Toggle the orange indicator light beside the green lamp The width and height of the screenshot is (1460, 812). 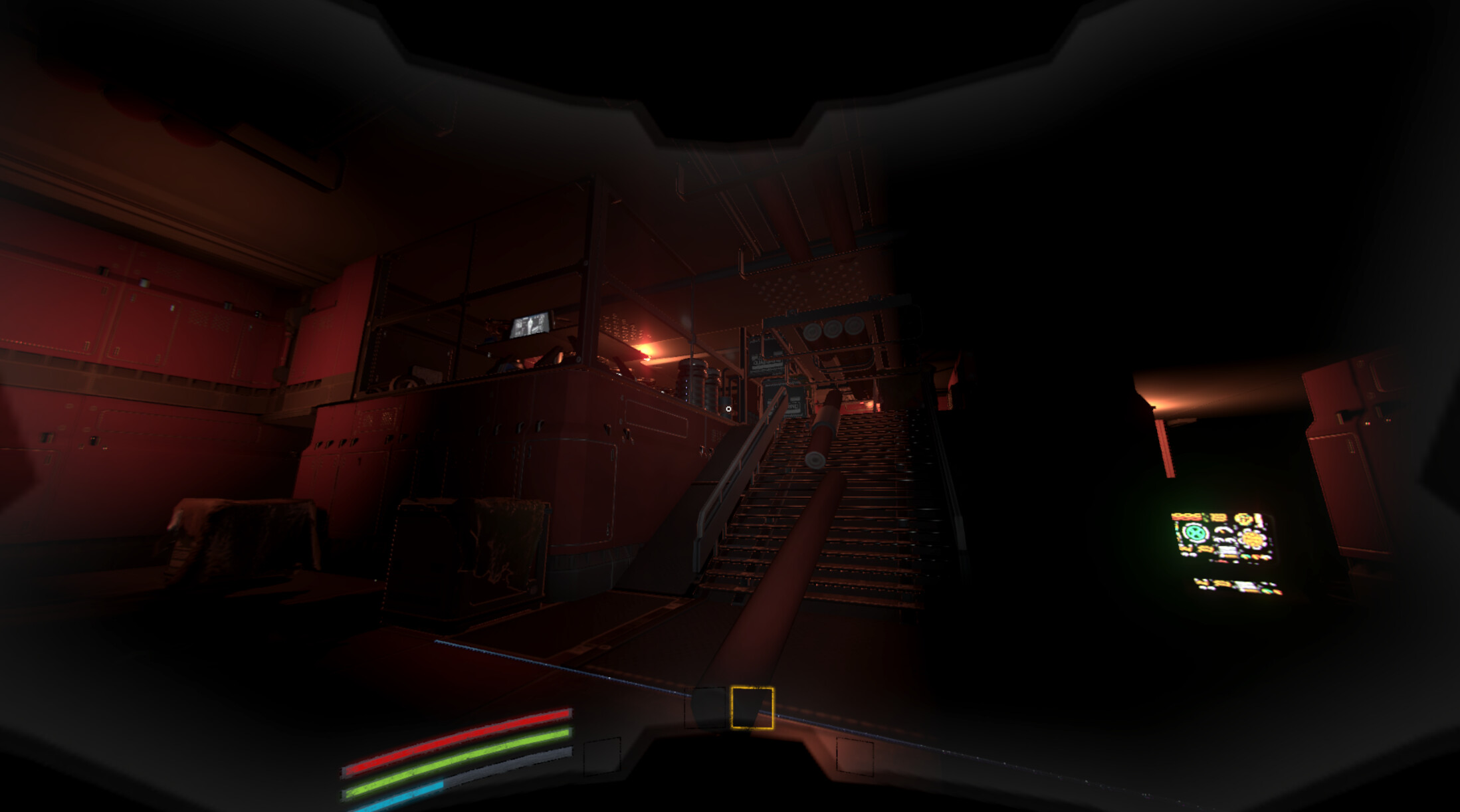coord(1256,556)
